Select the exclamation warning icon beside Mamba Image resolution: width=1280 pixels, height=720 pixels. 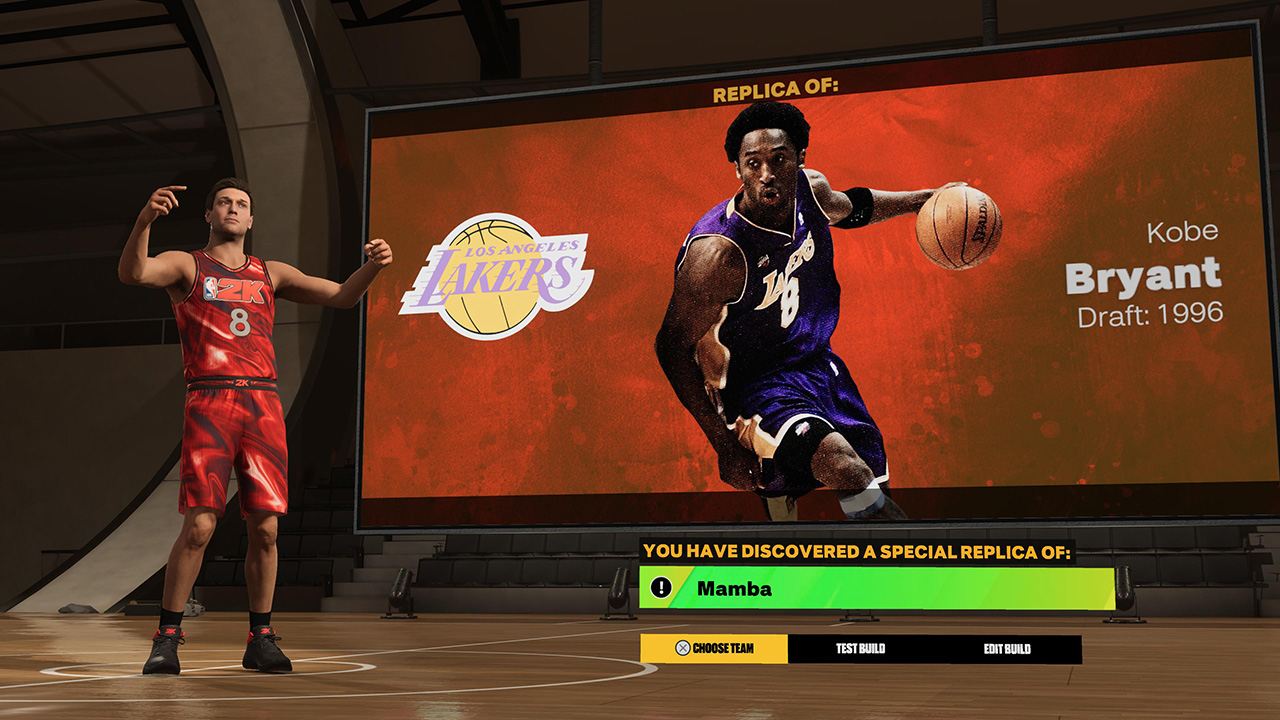(x=664, y=586)
